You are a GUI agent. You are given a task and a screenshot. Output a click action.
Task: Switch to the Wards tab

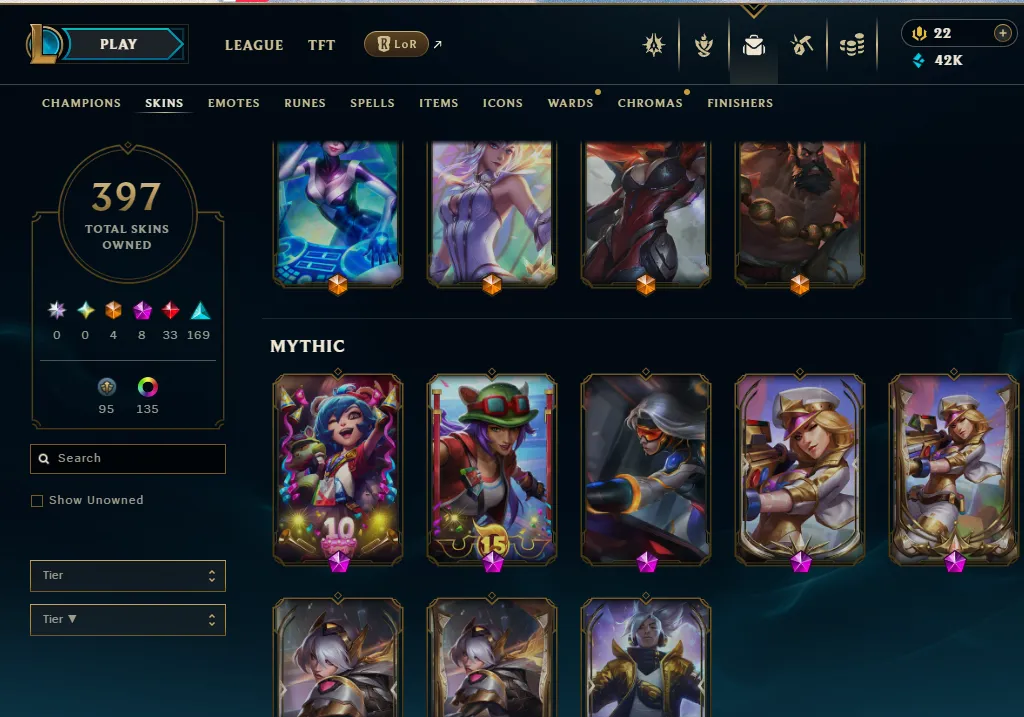pos(571,103)
